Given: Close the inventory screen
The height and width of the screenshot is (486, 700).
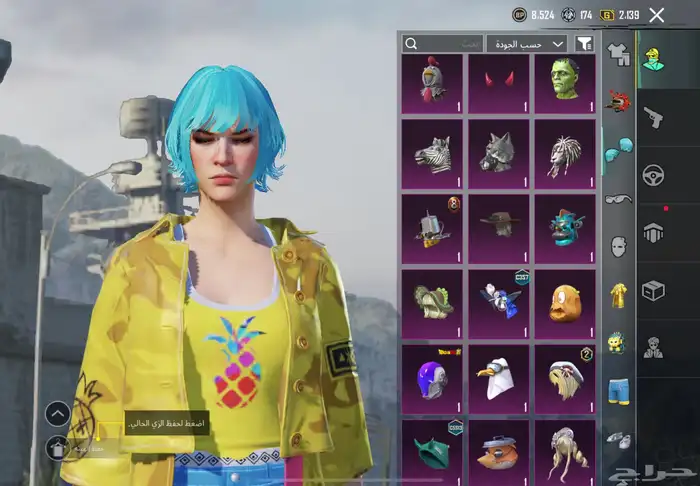Looking at the screenshot, I should tap(656, 15).
